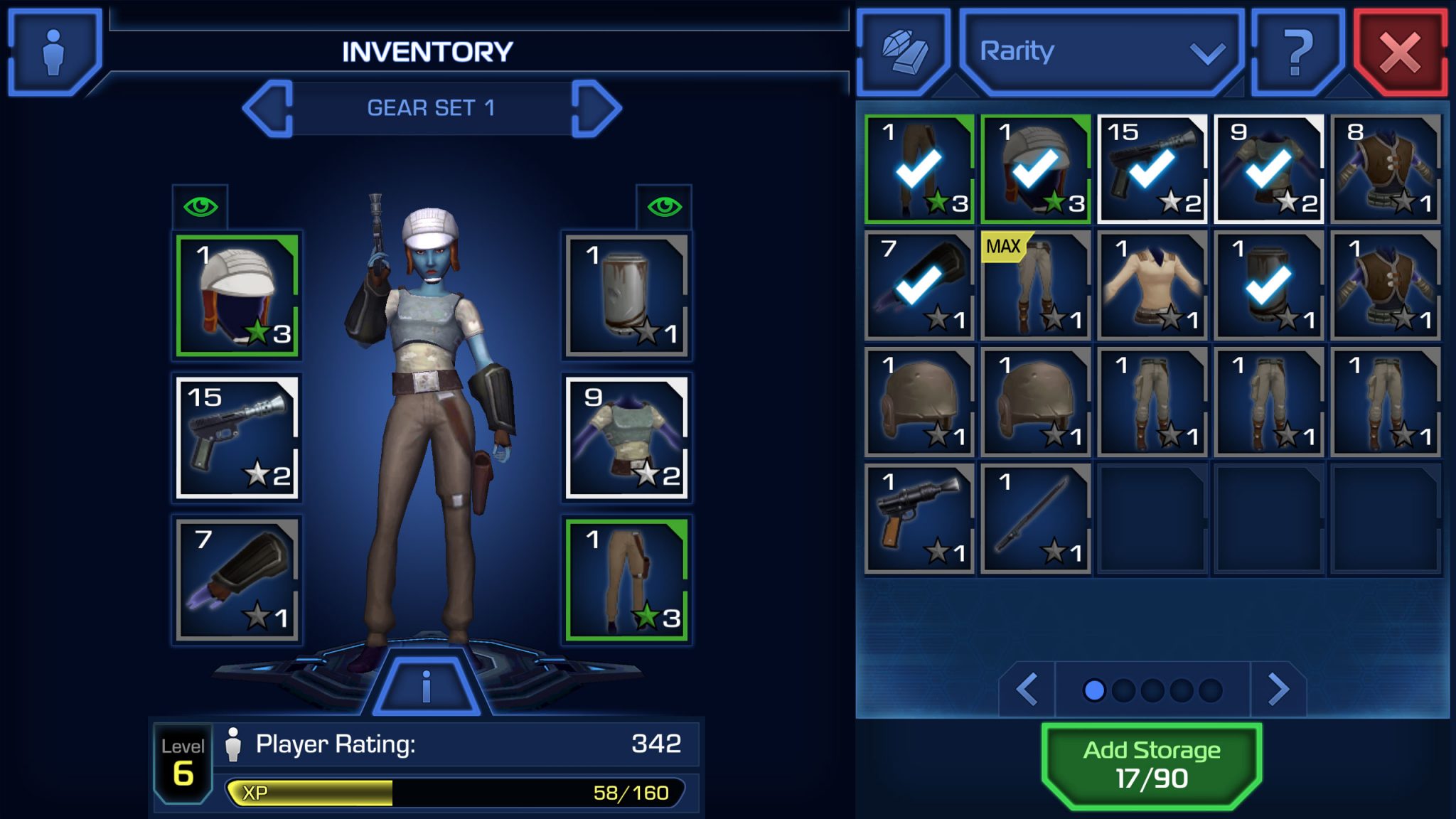Select the equipped level 7 gauntlet slot
The width and height of the screenshot is (1456, 819).
237,579
